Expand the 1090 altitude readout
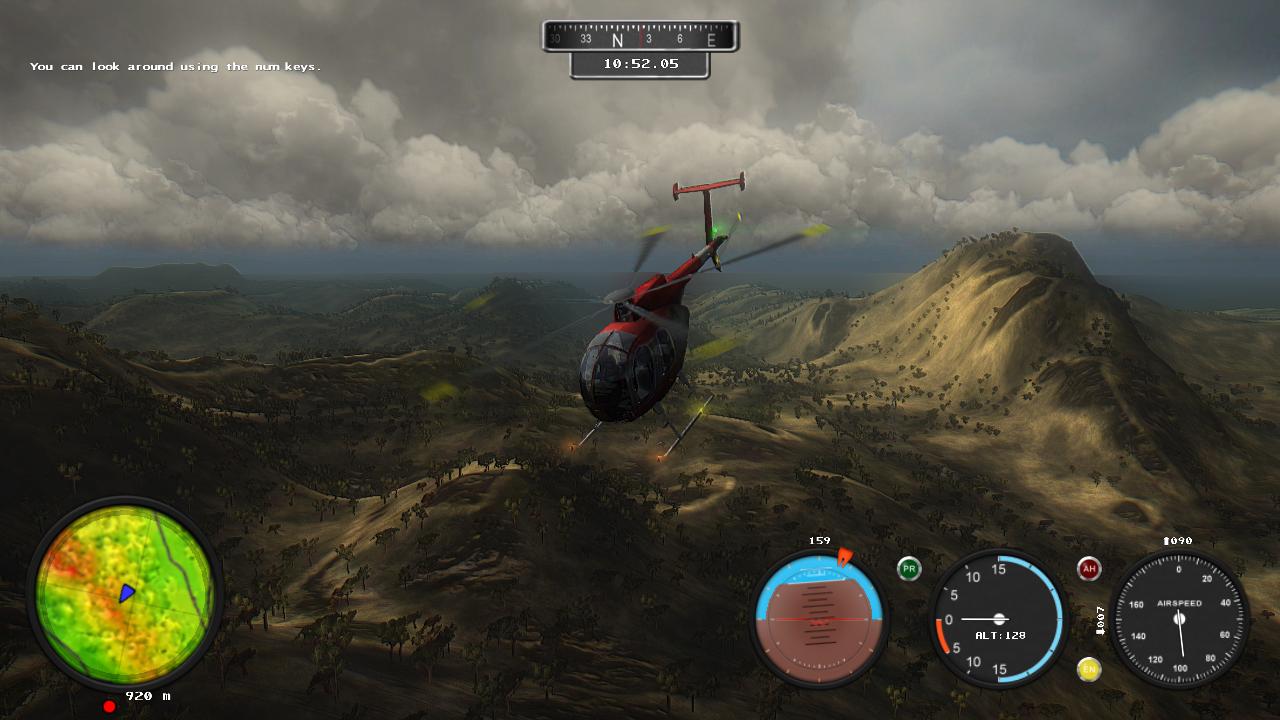The height and width of the screenshot is (720, 1280). pyautogui.click(x=1177, y=540)
